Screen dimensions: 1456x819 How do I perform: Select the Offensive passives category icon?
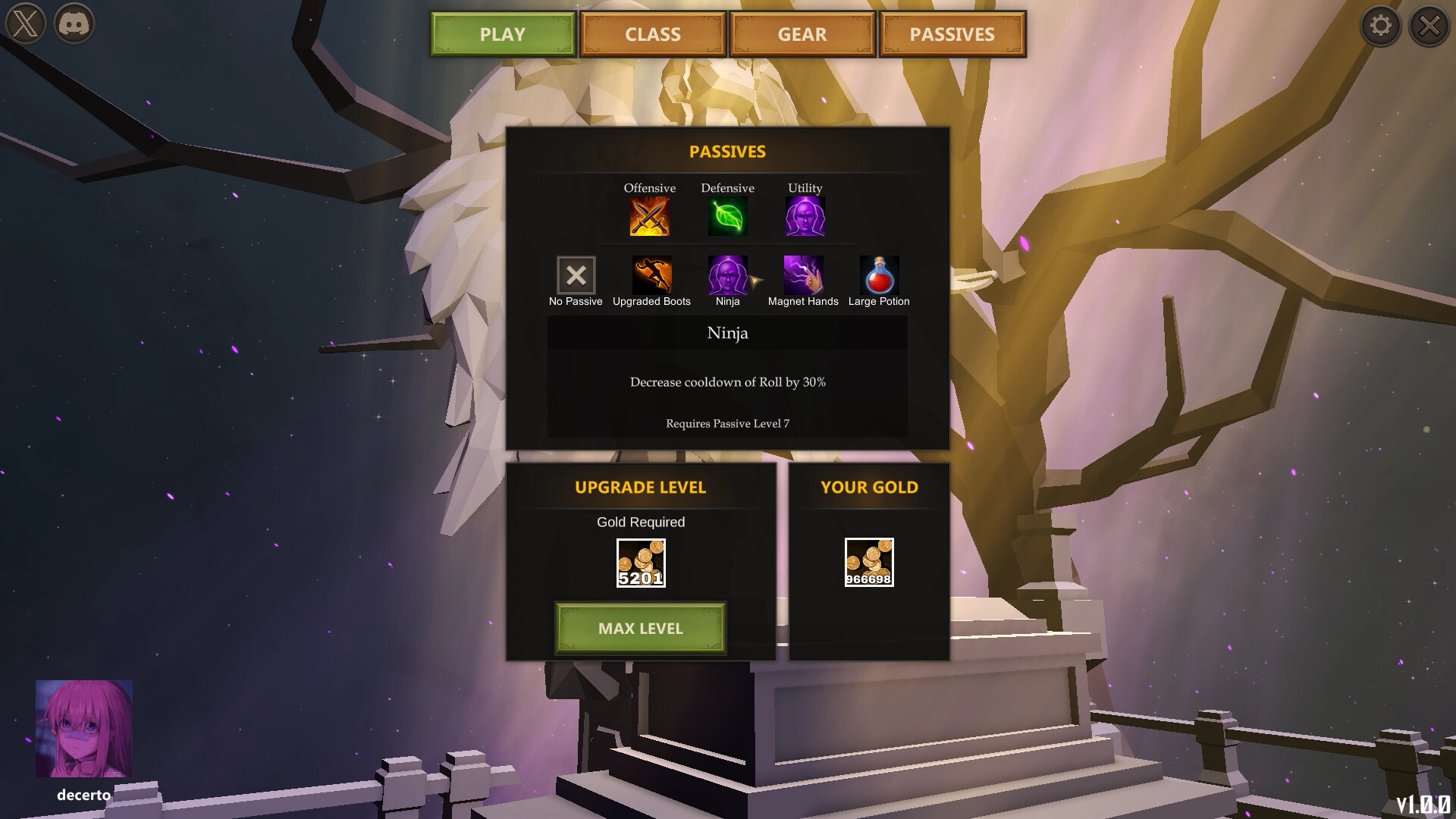[650, 216]
